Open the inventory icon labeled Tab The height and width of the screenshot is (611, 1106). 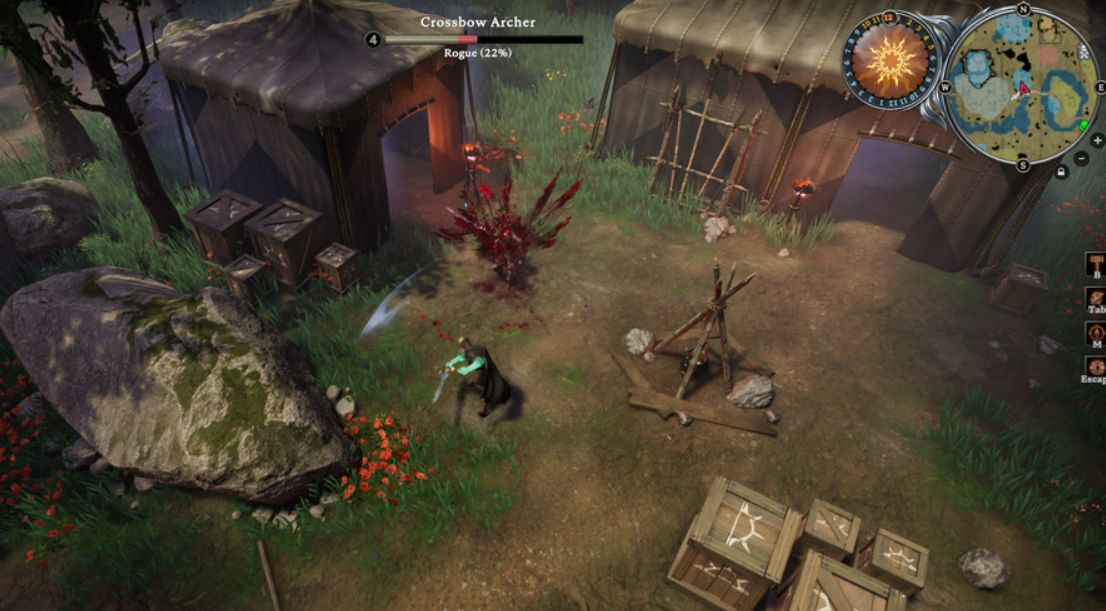point(1096,298)
